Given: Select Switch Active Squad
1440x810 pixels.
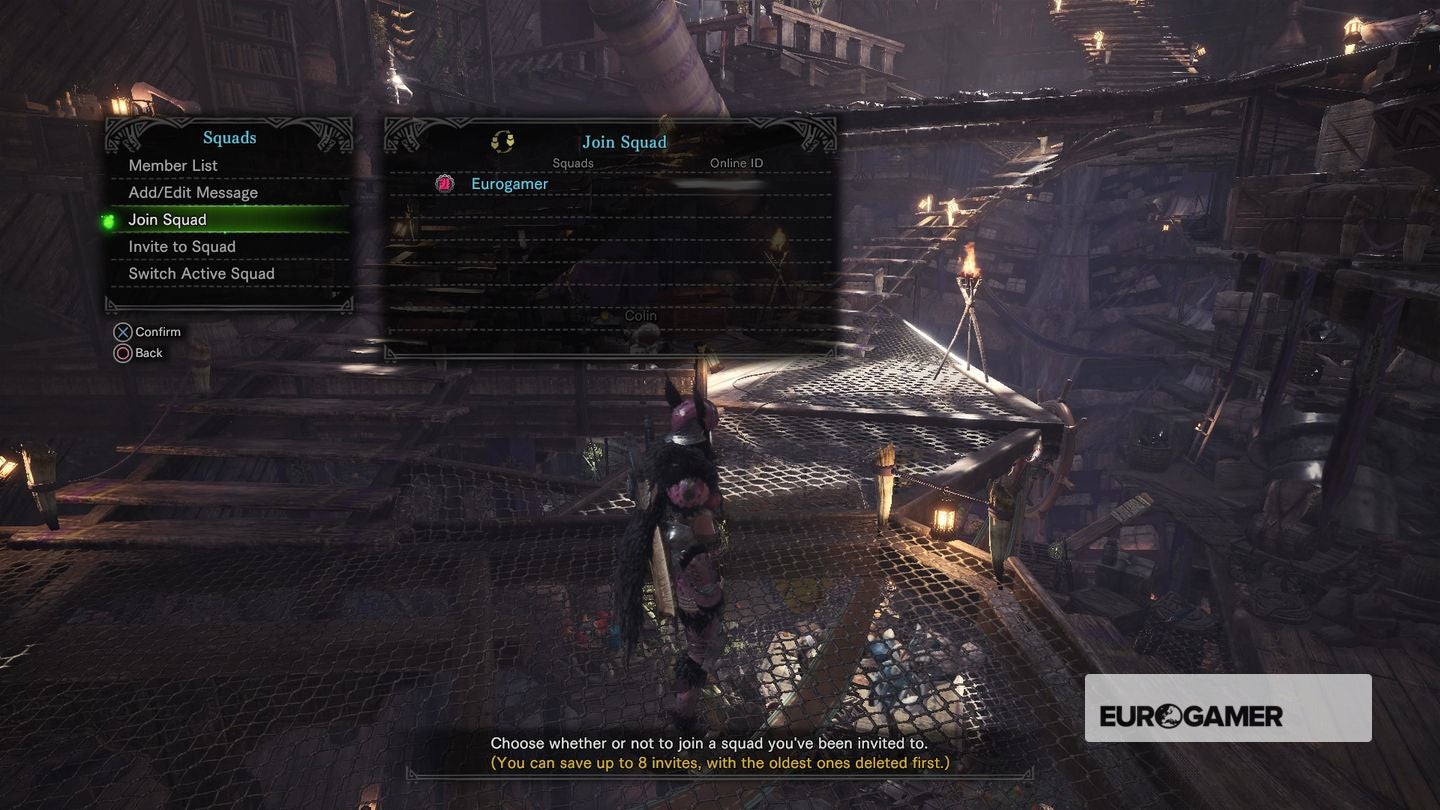Looking at the screenshot, I should tap(201, 274).
